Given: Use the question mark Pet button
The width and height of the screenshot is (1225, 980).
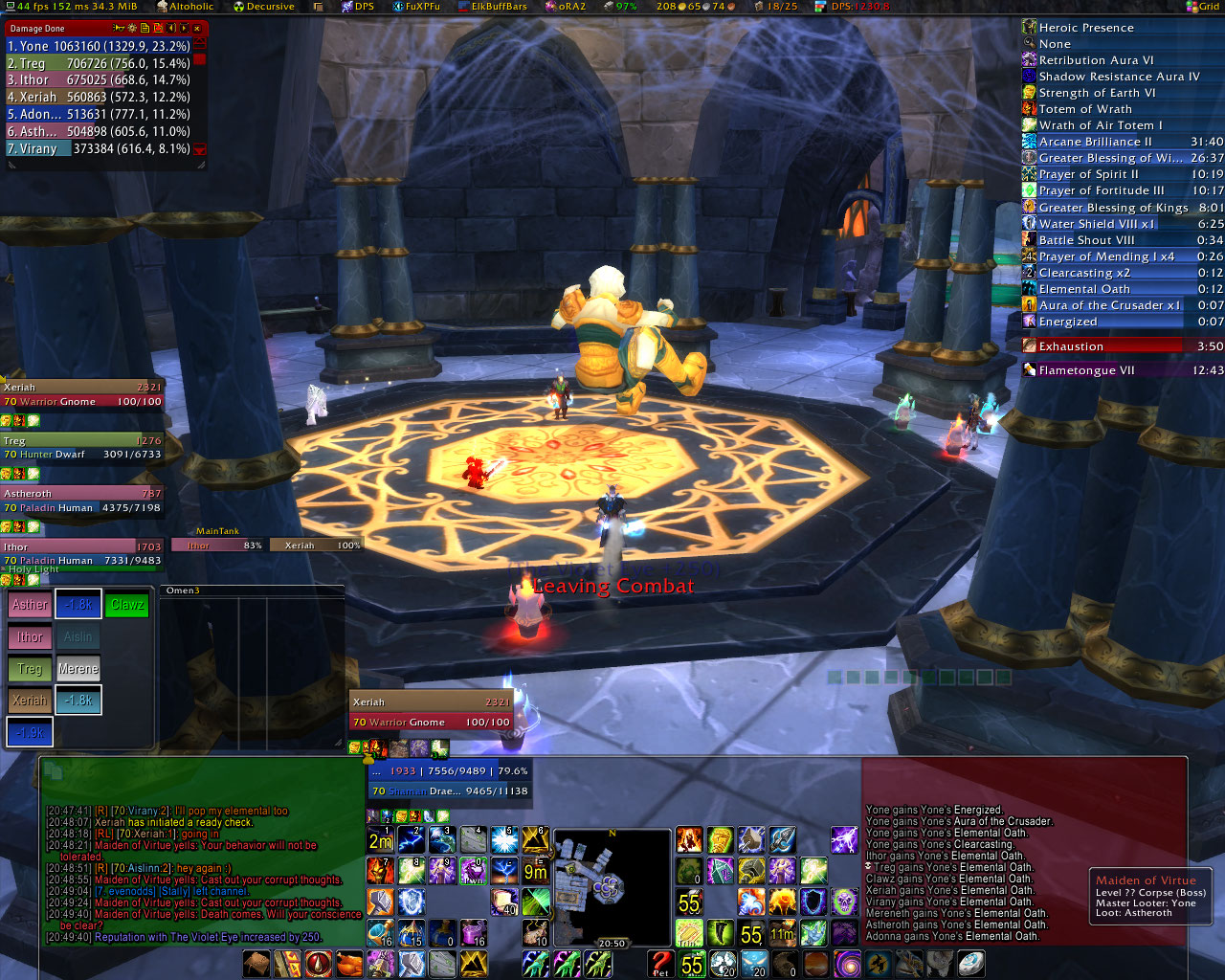Looking at the screenshot, I should 660,964.
